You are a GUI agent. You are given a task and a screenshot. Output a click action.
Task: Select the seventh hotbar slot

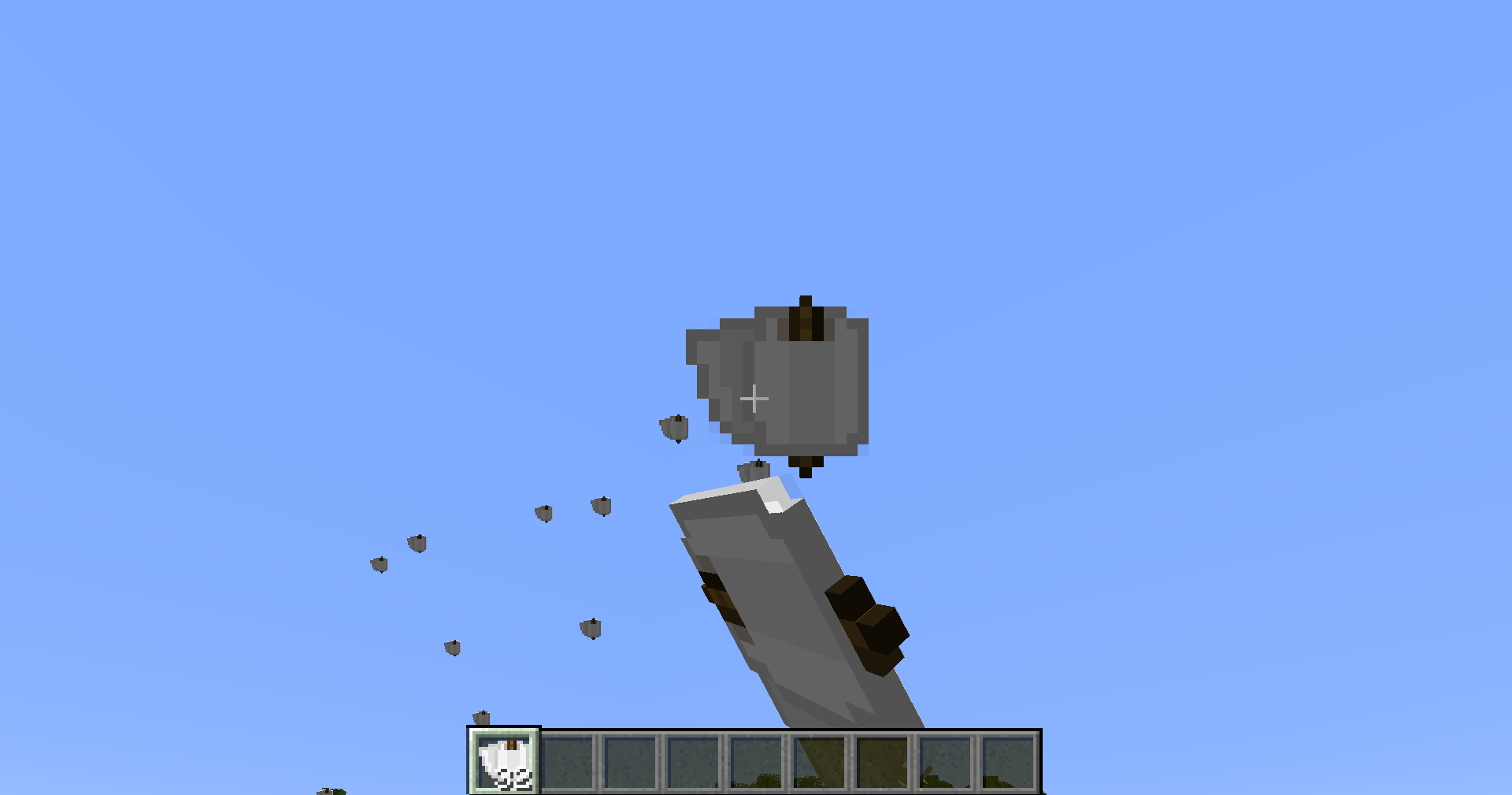pyautogui.click(x=882, y=760)
